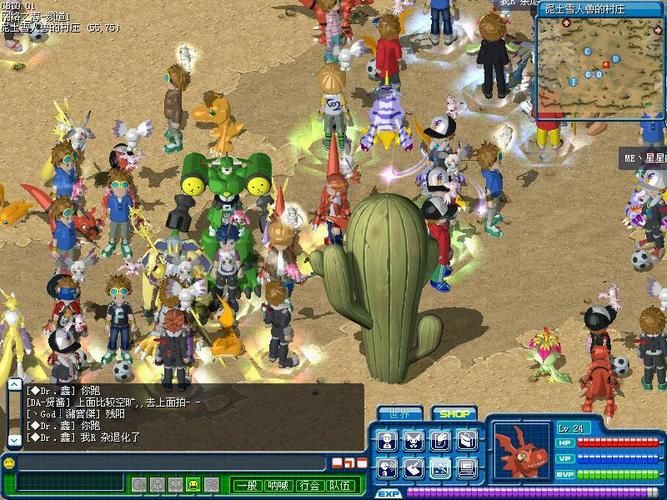Open the tamer character menu icon
The width and height of the screenshot is (667, 500).
click(x=386, y=440)
